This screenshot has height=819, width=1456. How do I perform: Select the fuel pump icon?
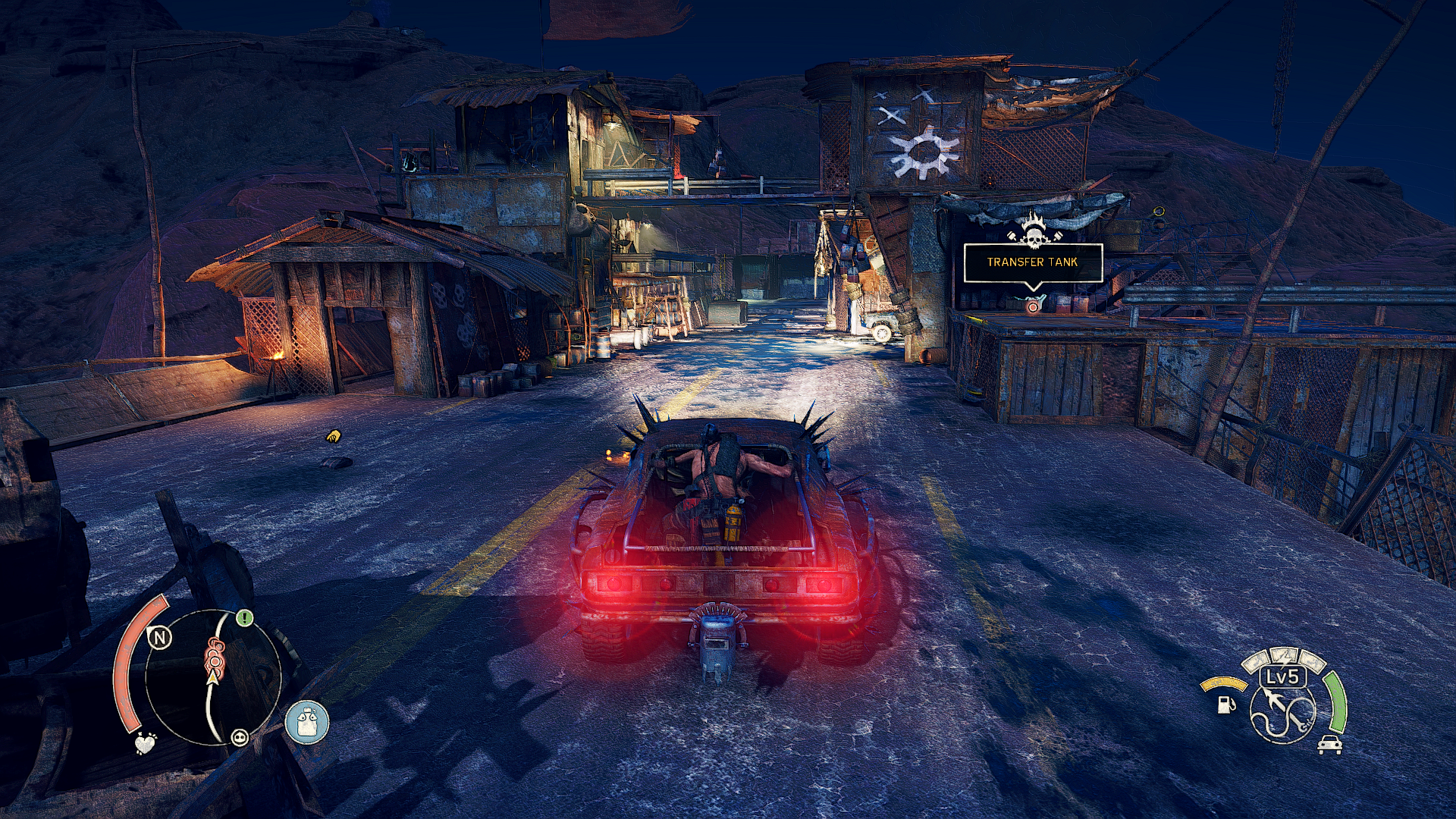click(x=1225, y=704)
